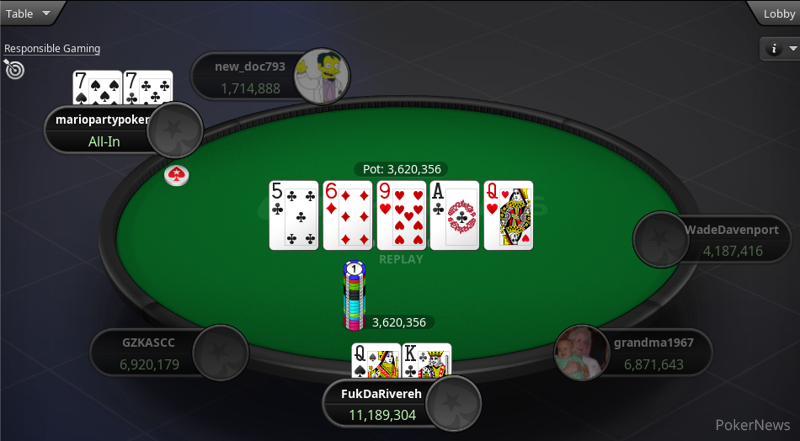Click grandma1967's avatar photo

(582, 354)
